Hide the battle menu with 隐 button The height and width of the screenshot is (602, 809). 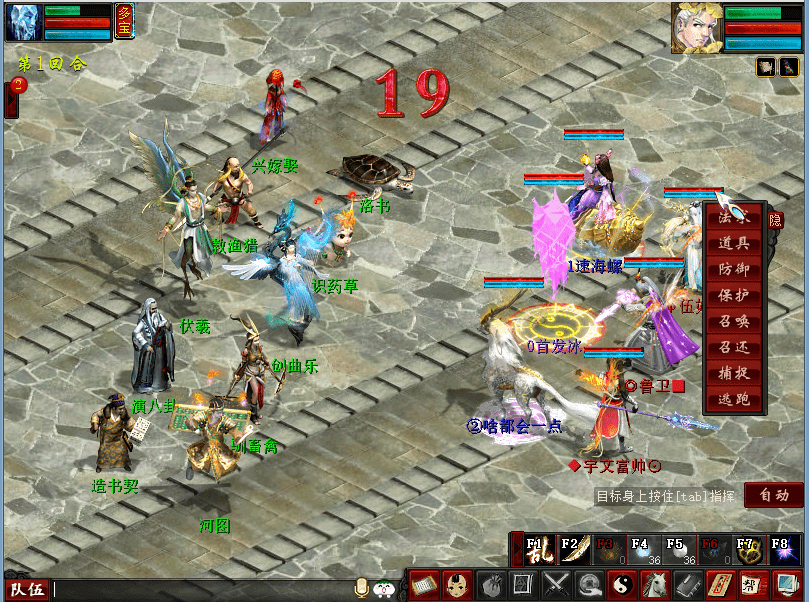pos(774,218)
